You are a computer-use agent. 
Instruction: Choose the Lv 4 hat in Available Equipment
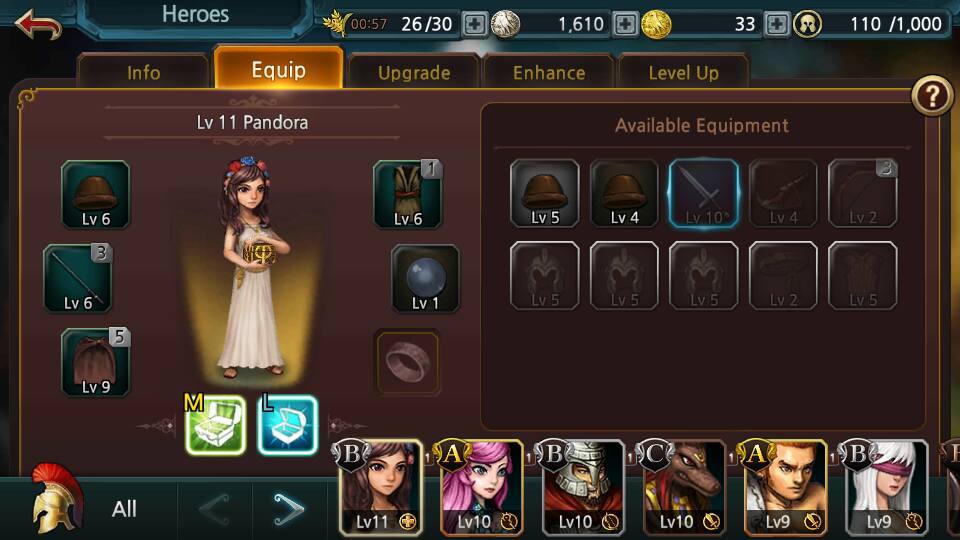(x=624, y=194)
